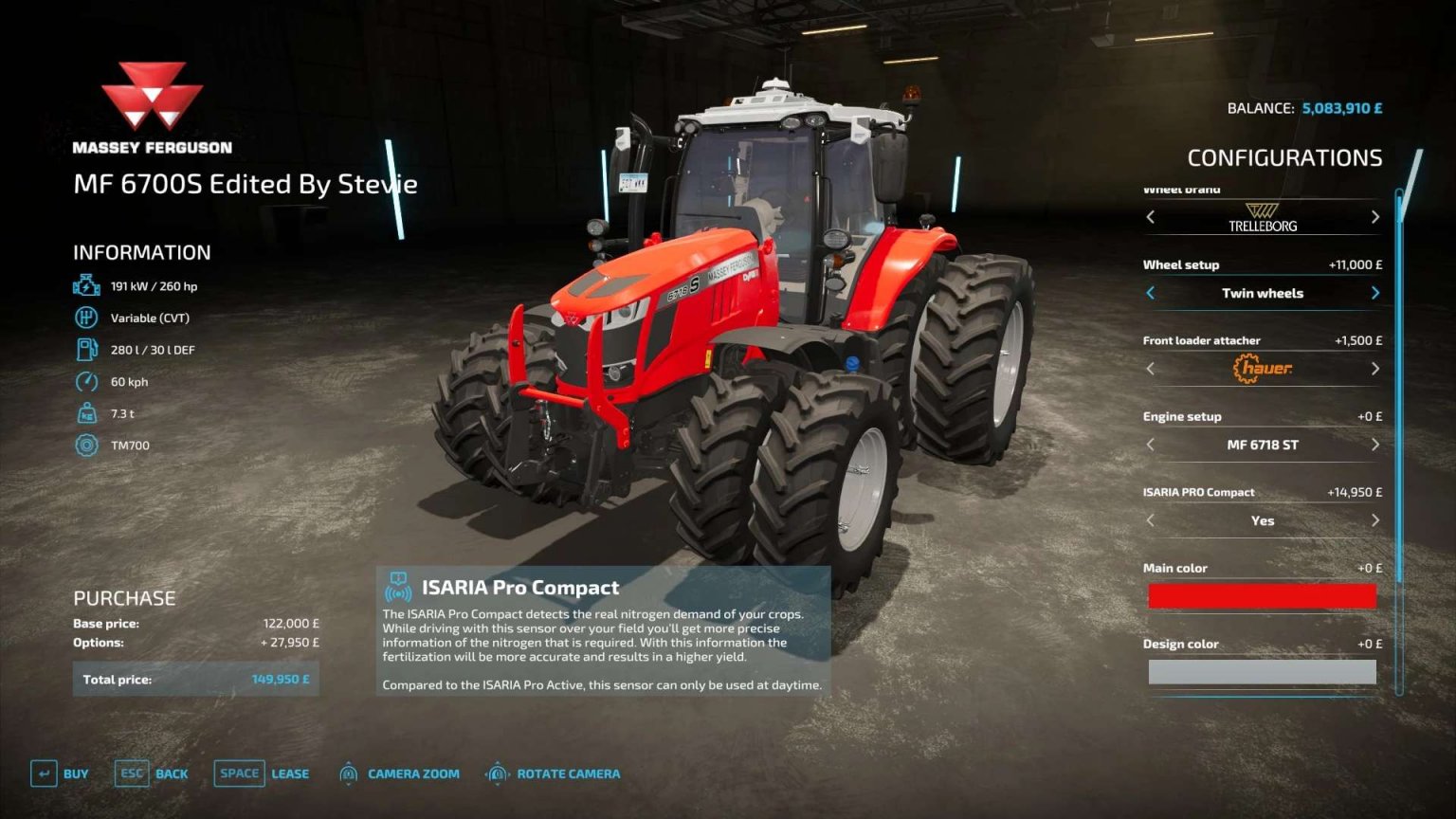Viewport: 1456px width, 819px height.
Task: Click the sensor icon in the ISARIA tooltip header
Action: tap(397, 586)
